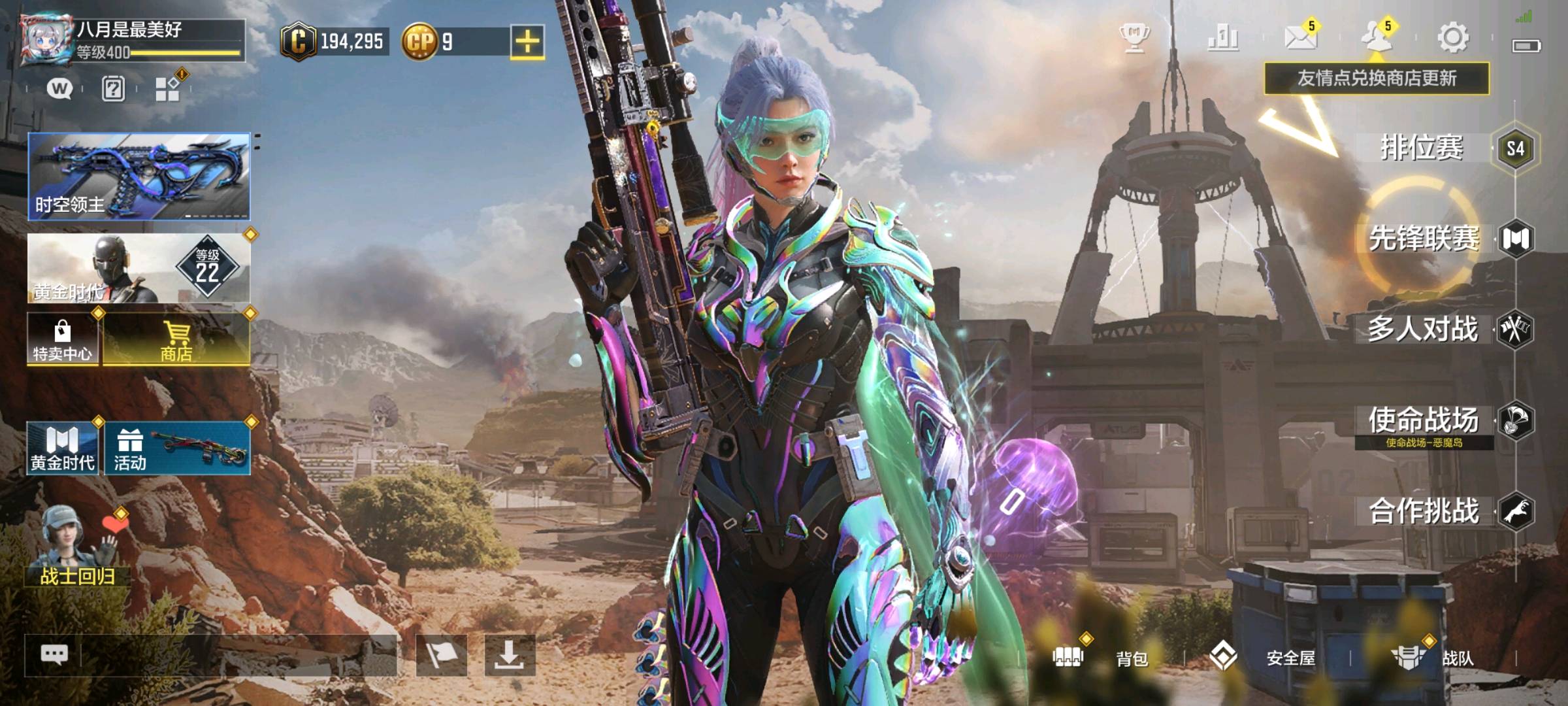This screenshot has width=1568, height=706.
Task: Open the 商店 shop
Action: pos(176,339)
